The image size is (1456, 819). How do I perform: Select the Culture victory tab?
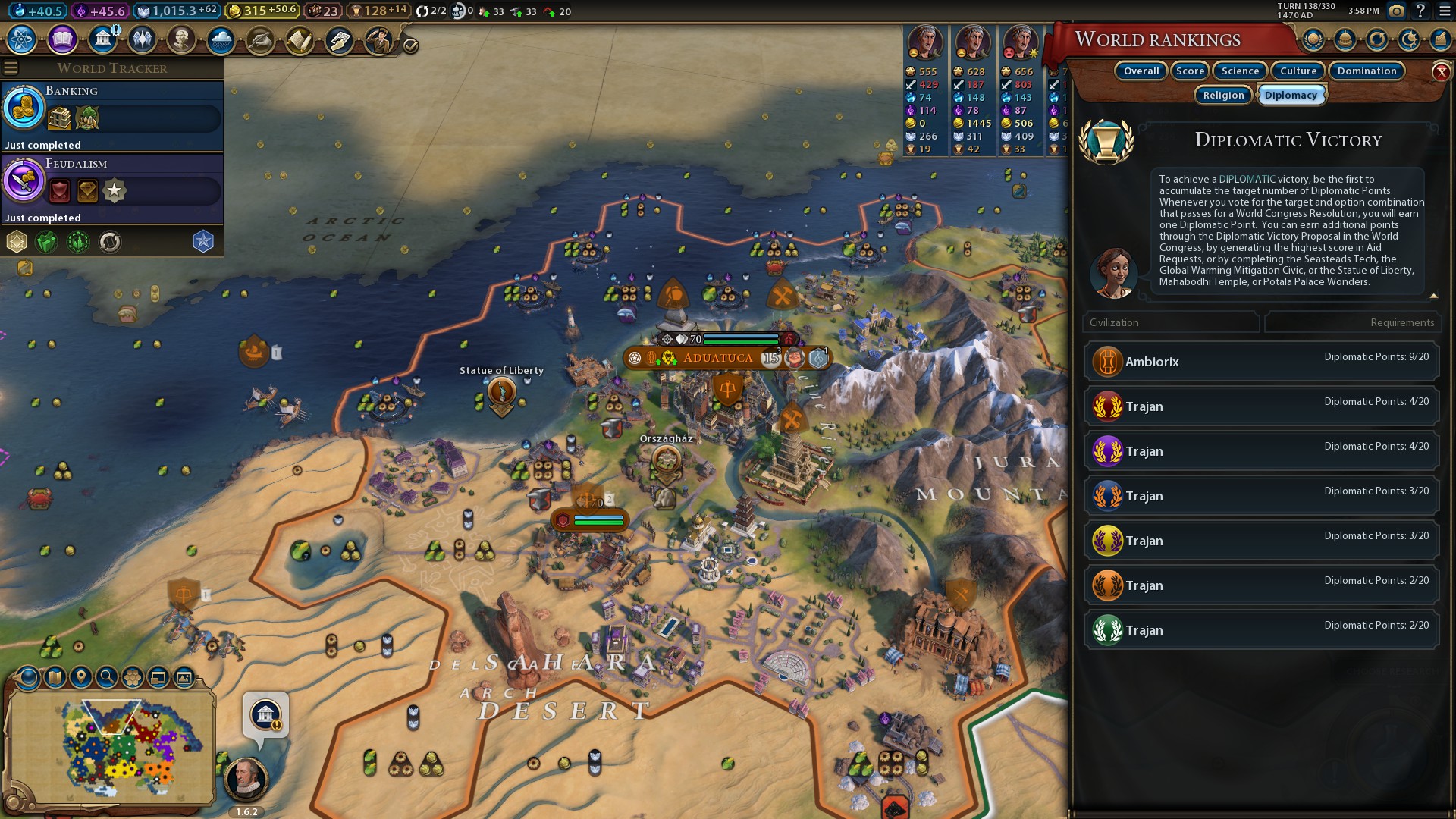1298,71
